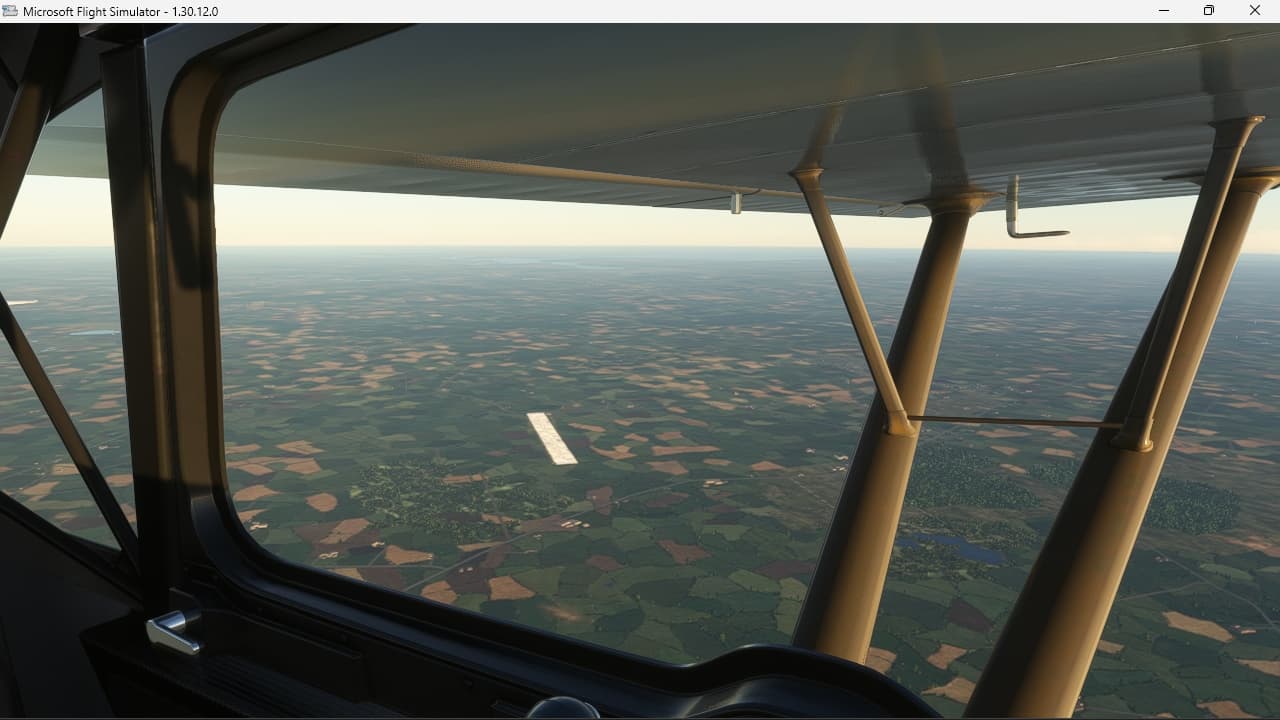Click the version text 1.30.12.0 in title bar
The width and height of the screenshot is (1280, 720).
click(196, 11)
